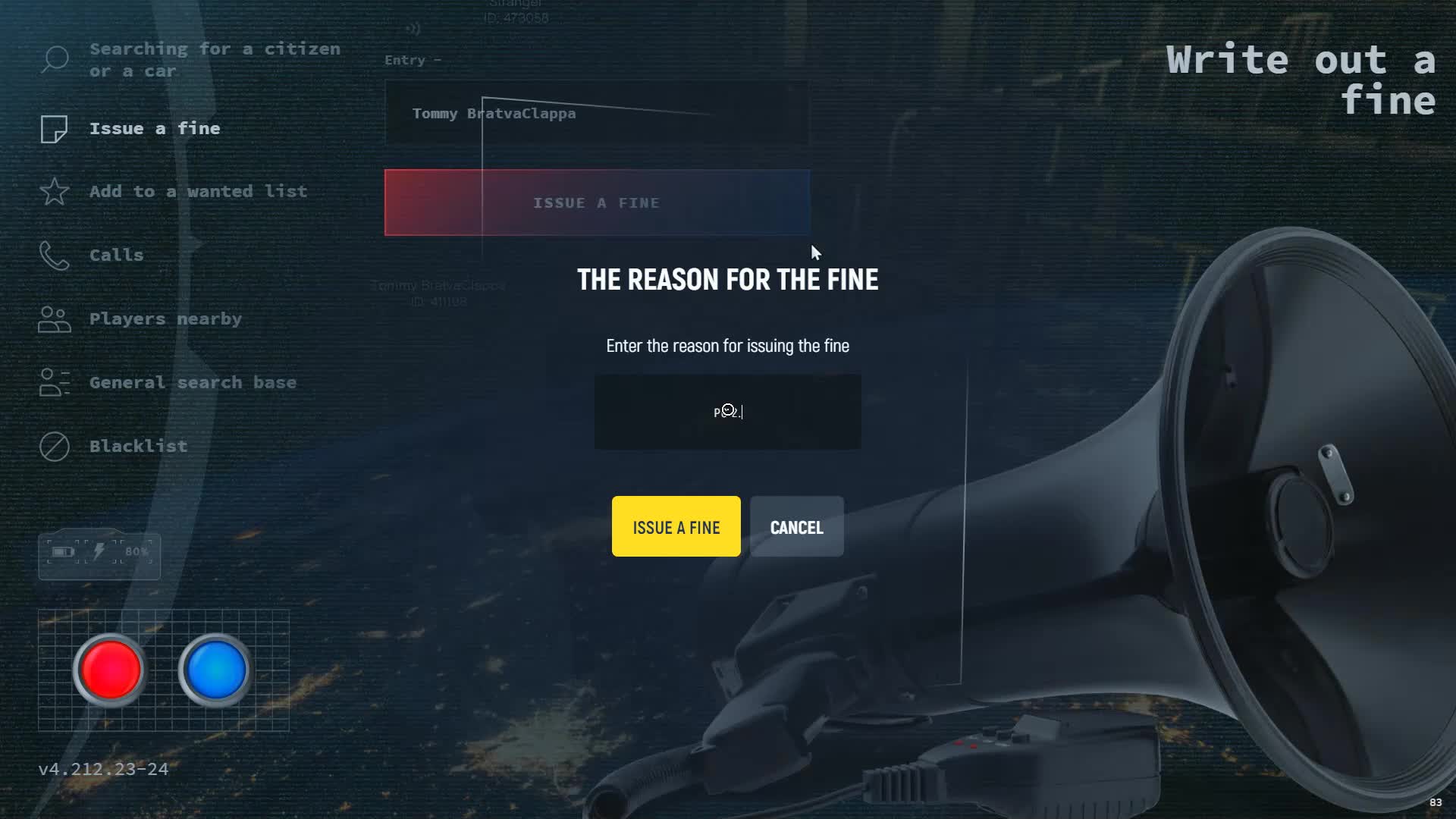Activate the red siren button
The image size is (1456, 819).
(110, 670)
